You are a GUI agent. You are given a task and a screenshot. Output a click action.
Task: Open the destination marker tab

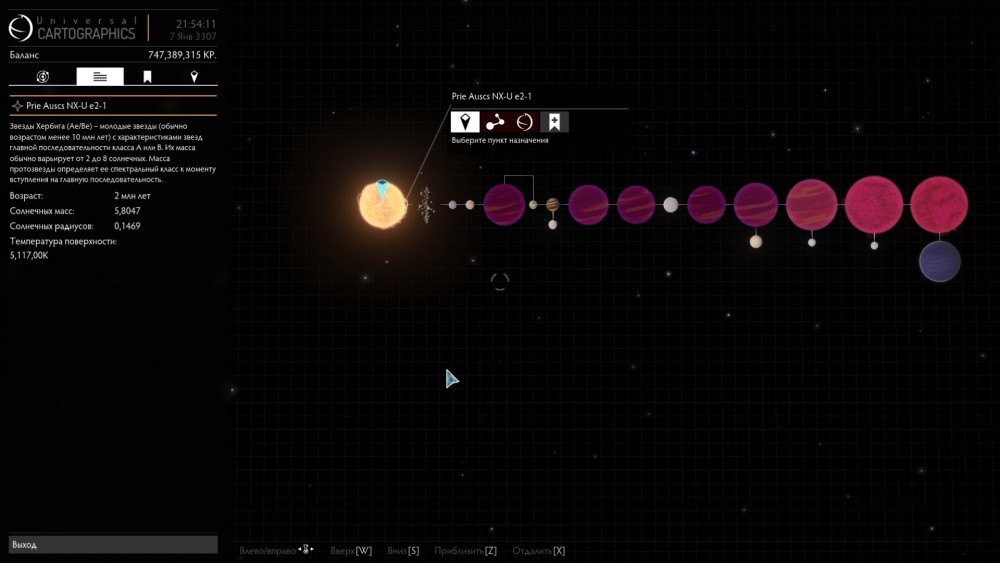click(x=194, y=77)
